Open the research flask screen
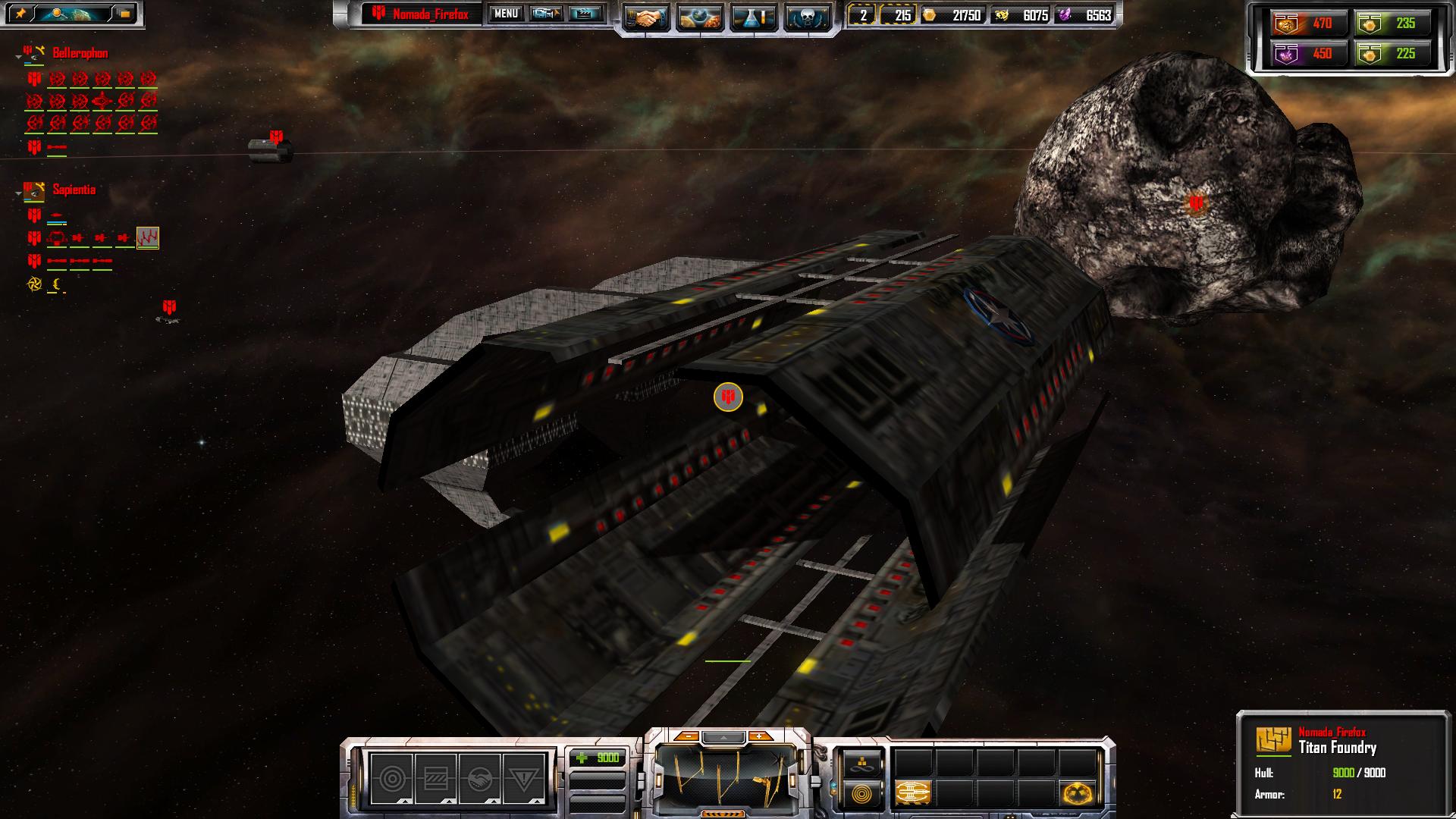1456x819 pixels. [x=753, y=18]
